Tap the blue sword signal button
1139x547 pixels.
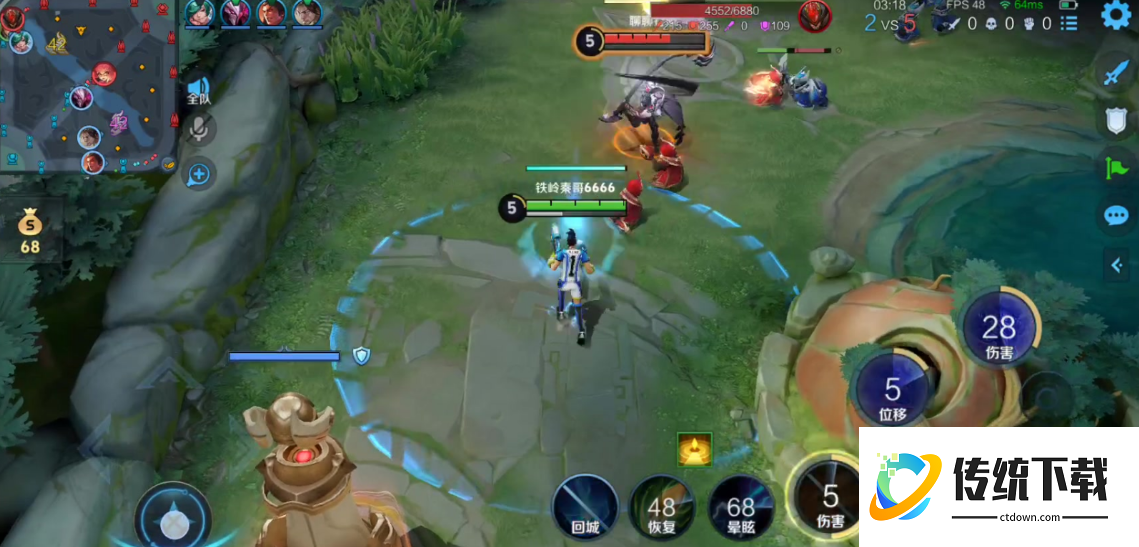click(x=1116, y=71)
